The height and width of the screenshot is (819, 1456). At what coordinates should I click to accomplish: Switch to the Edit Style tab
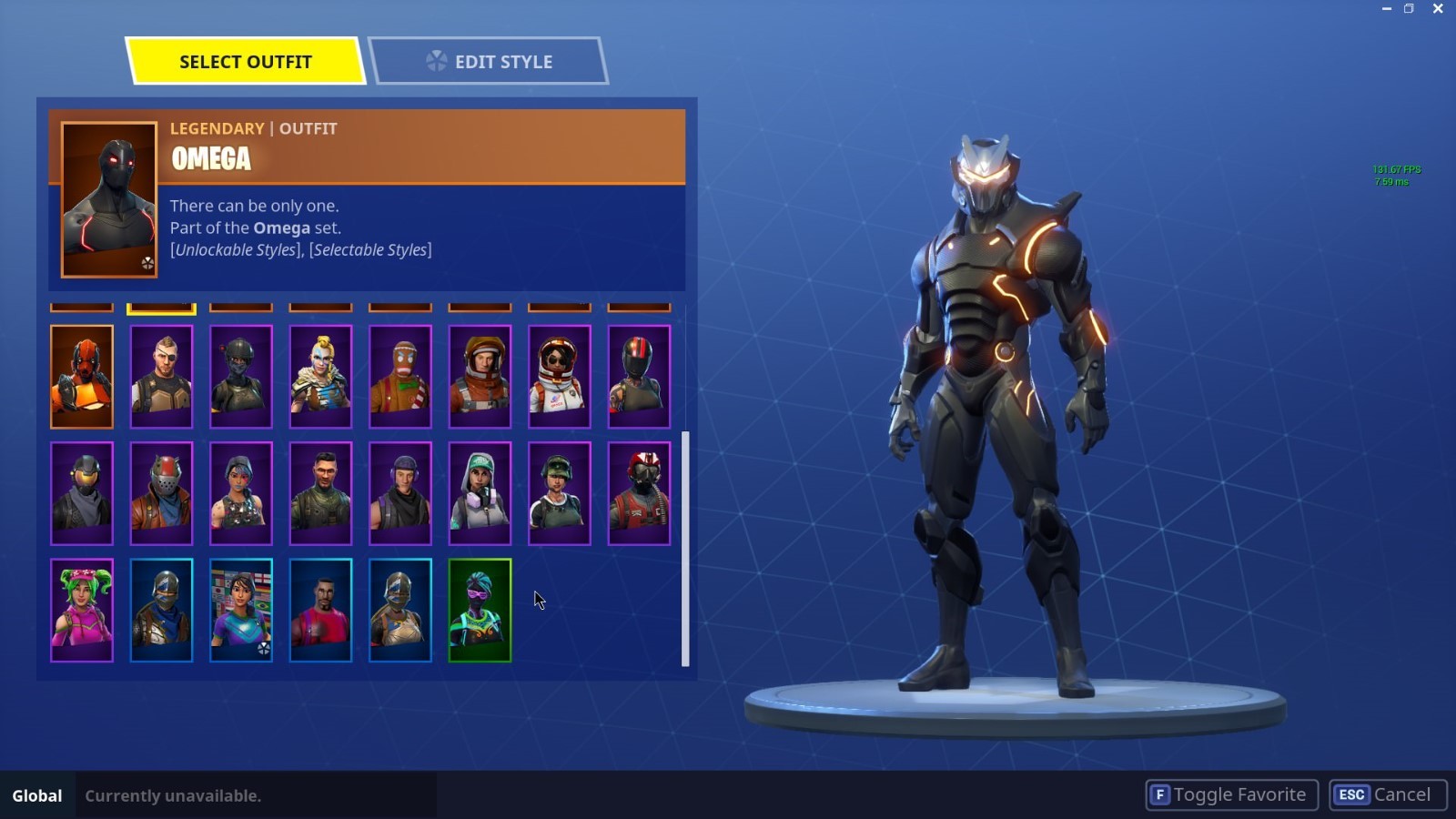click(491, 61)
